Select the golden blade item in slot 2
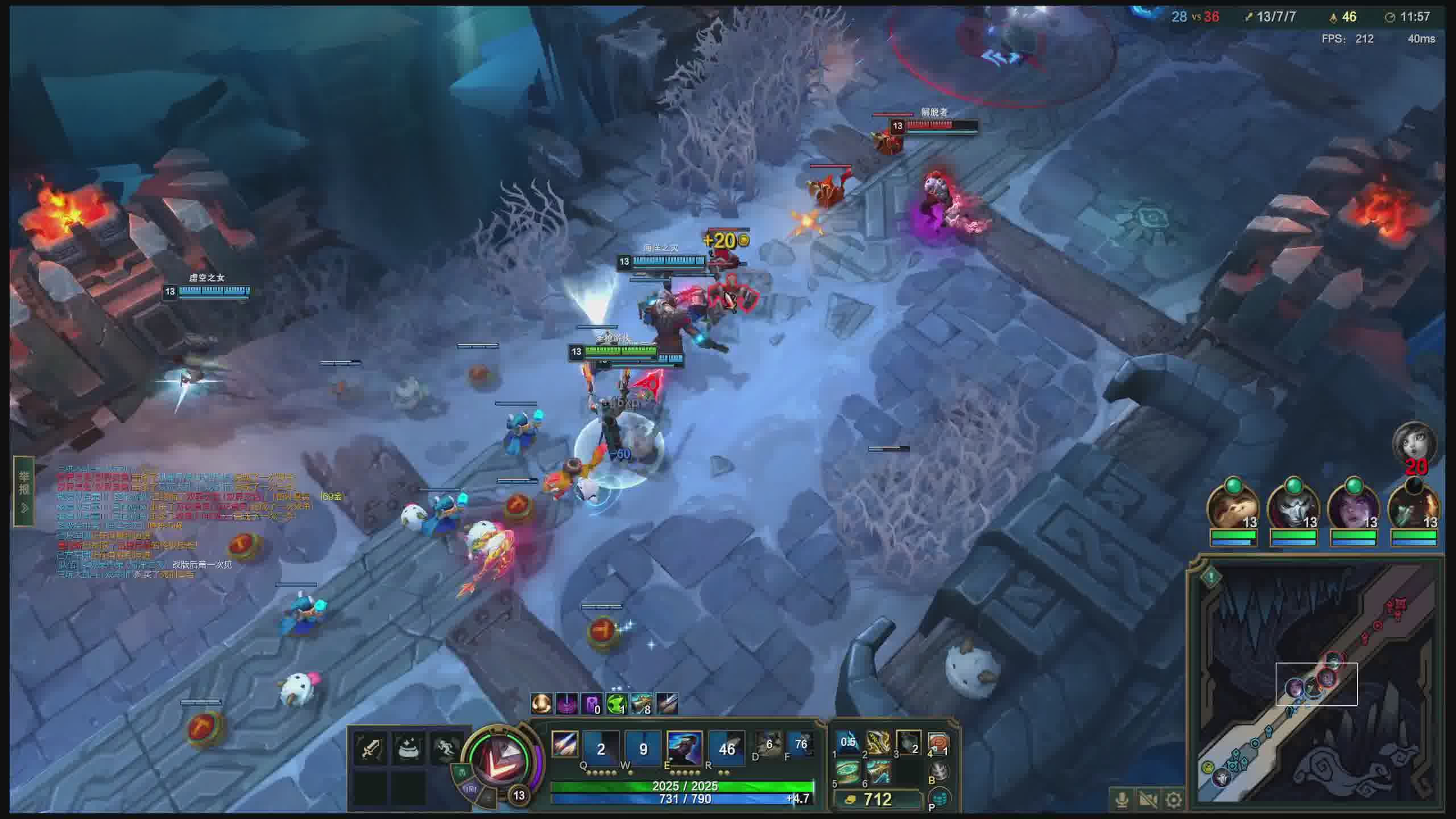The width and height of the screenshot is (1456, 819). [878, 742]
